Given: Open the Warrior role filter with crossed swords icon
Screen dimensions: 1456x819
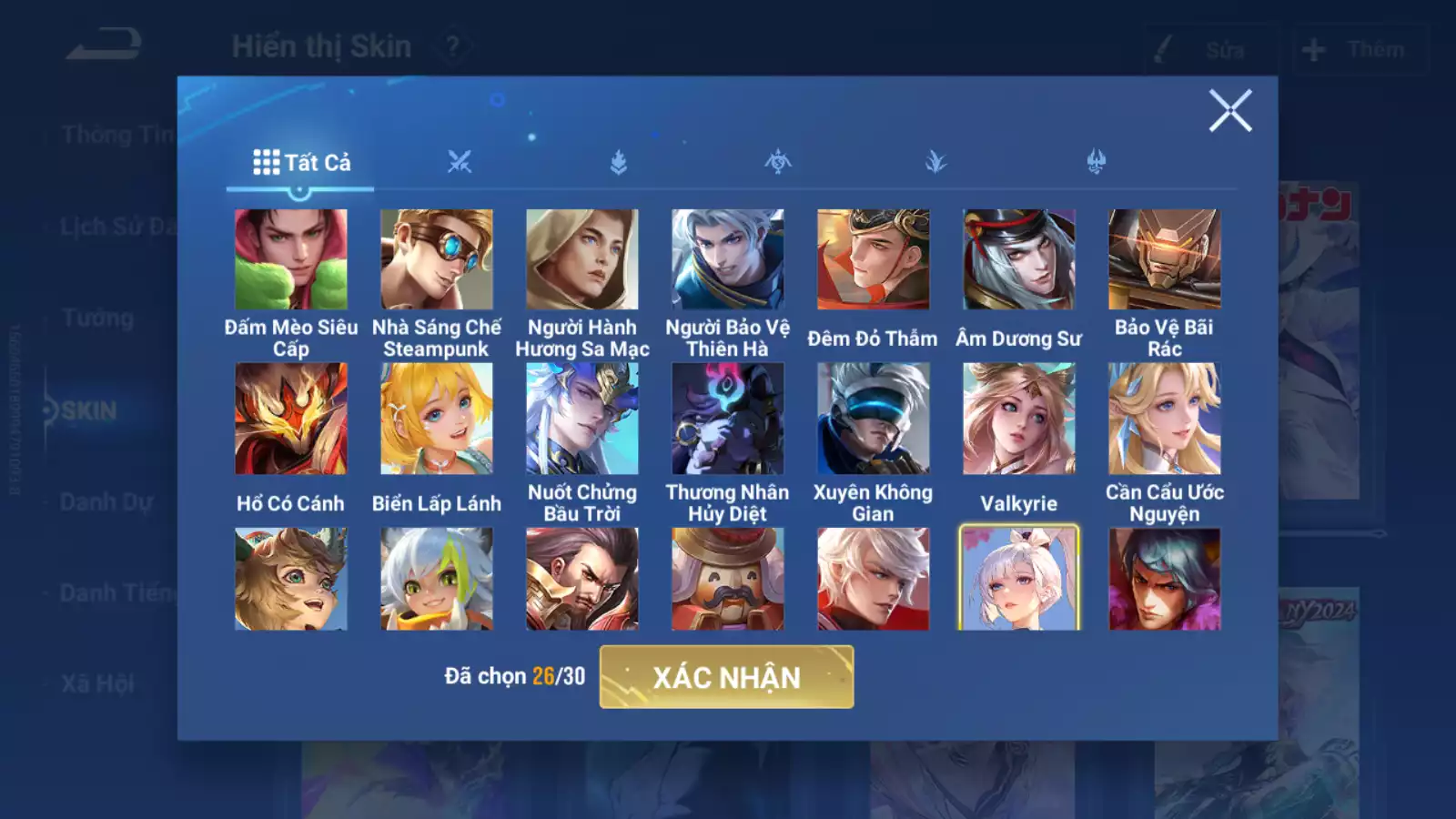Looking at the screenshot, I should pos(460,160).
